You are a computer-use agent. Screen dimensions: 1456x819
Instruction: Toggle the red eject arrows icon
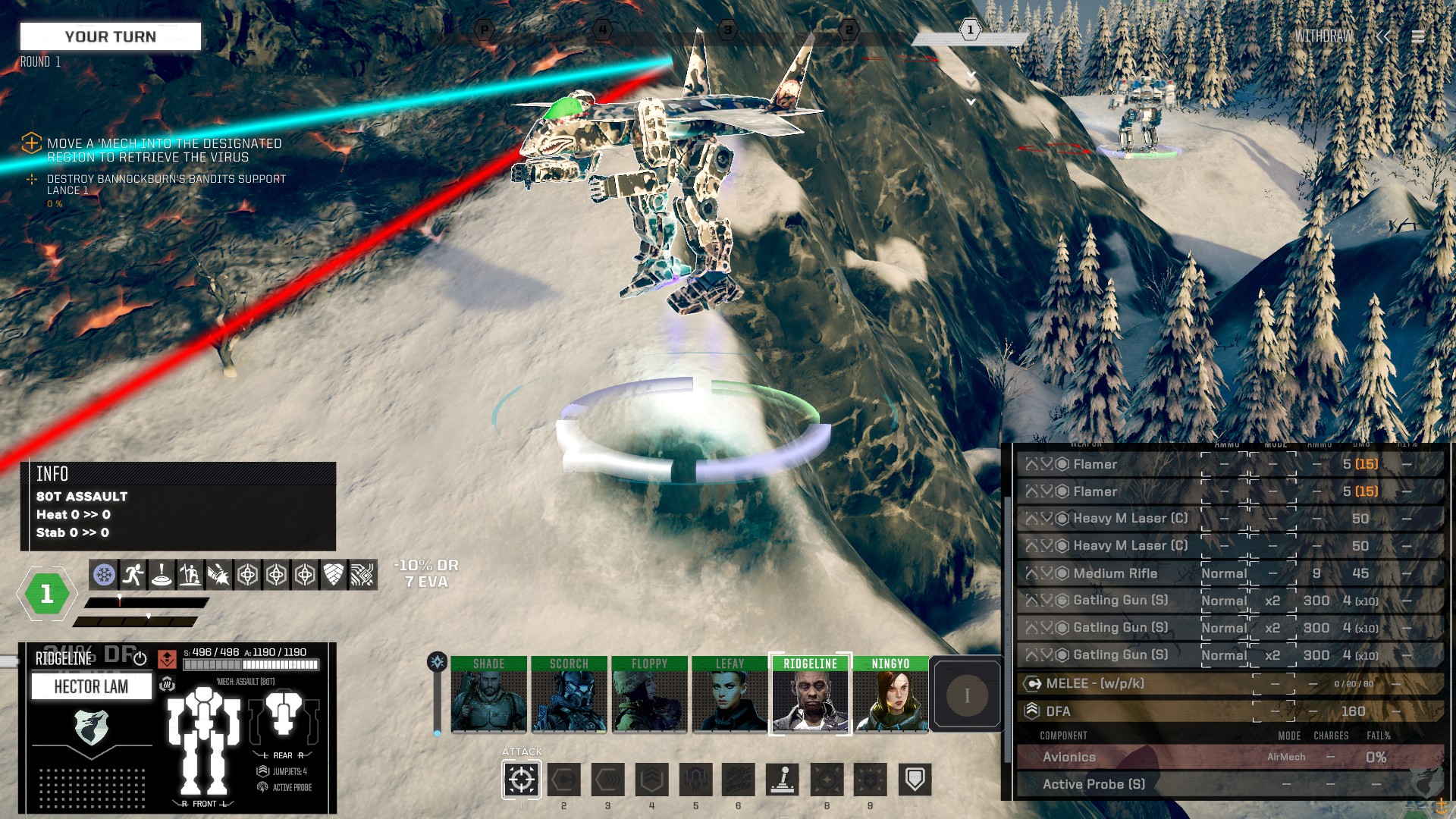pyautogui.click(x=167, y=659)
